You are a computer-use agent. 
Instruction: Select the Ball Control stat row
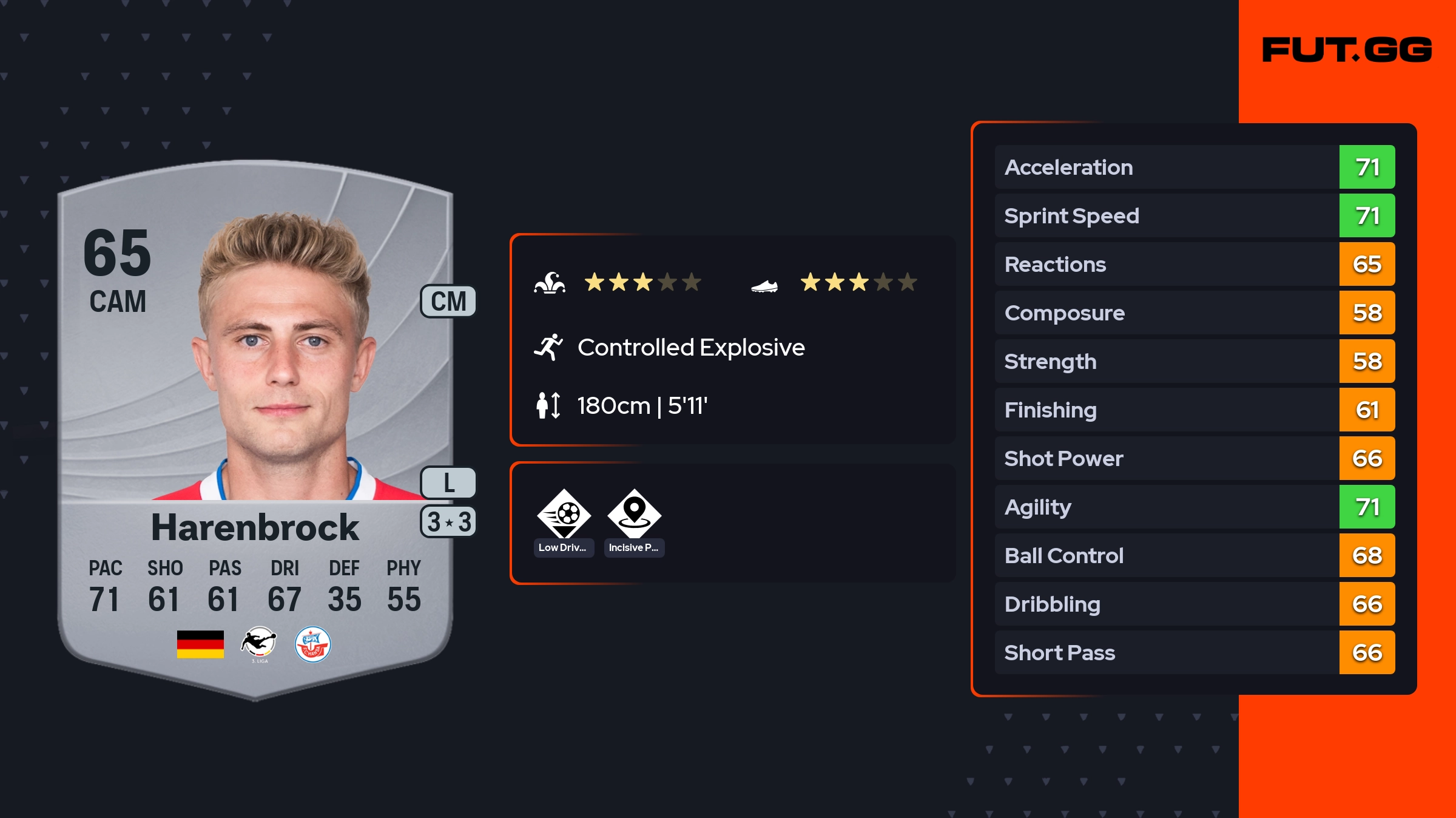click(1194, 556)
